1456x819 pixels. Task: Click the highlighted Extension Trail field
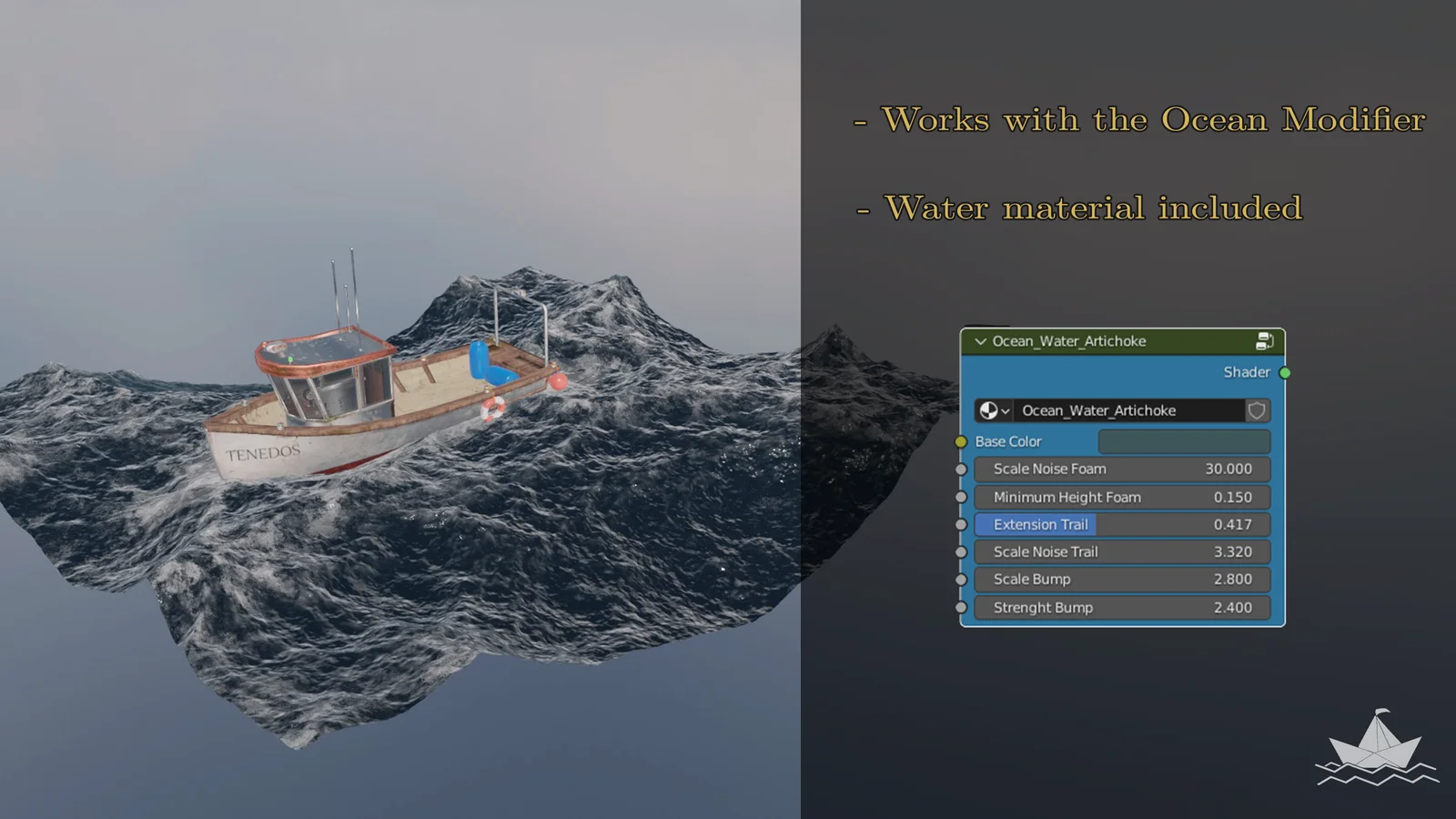pyautogui.click(x=1119, y=524)
